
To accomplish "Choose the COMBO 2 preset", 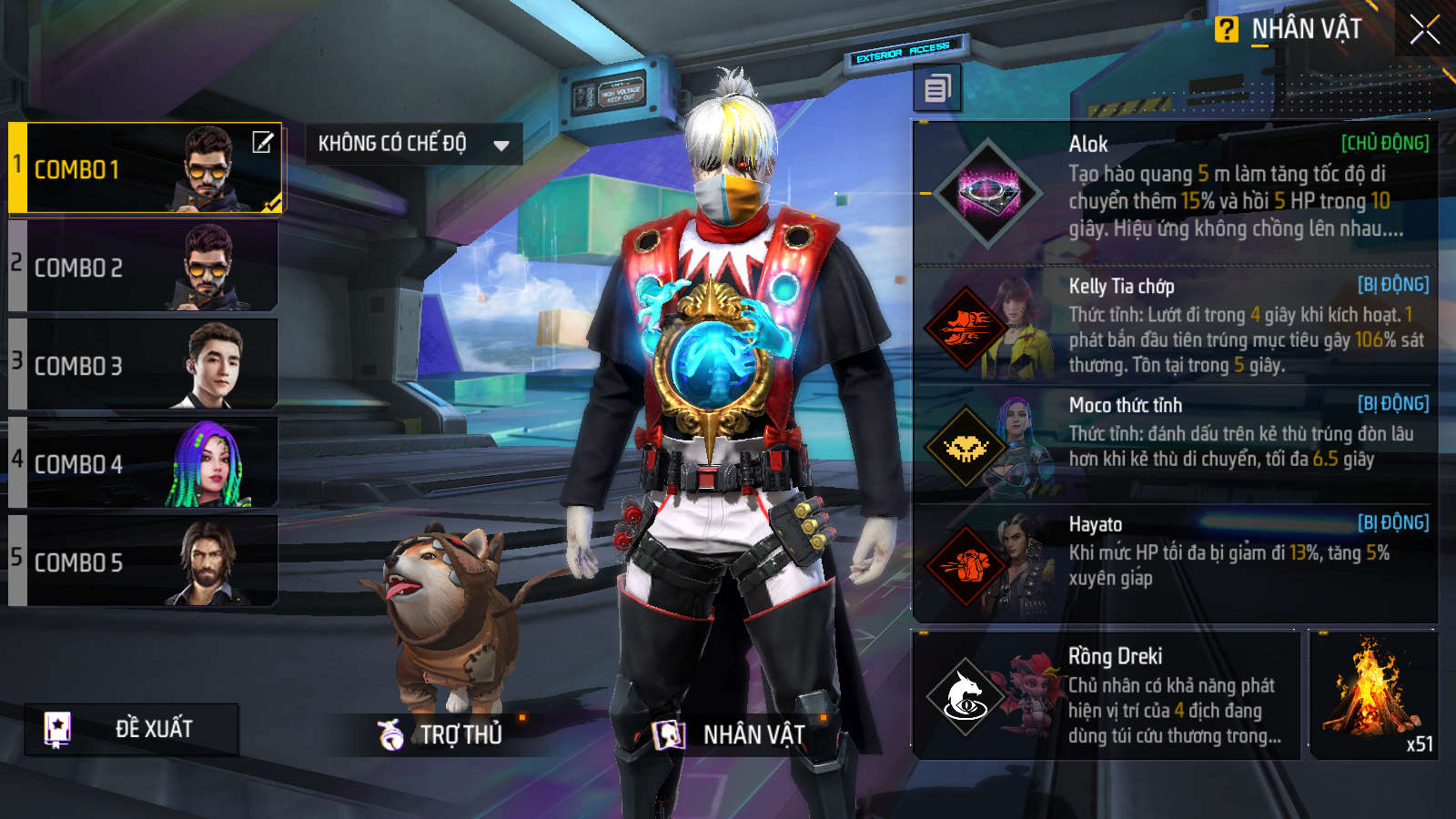I will pos(146,268).
